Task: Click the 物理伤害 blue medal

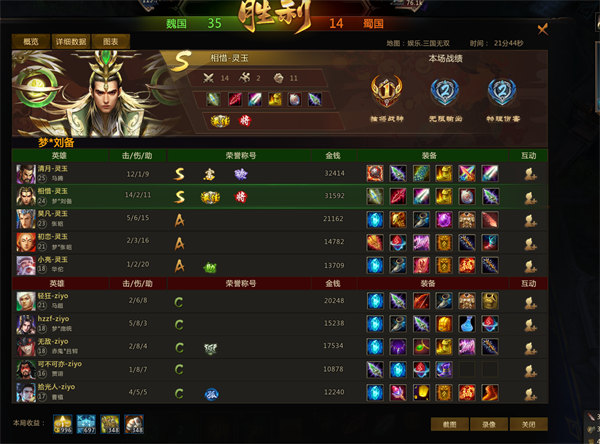Action: 501,93
